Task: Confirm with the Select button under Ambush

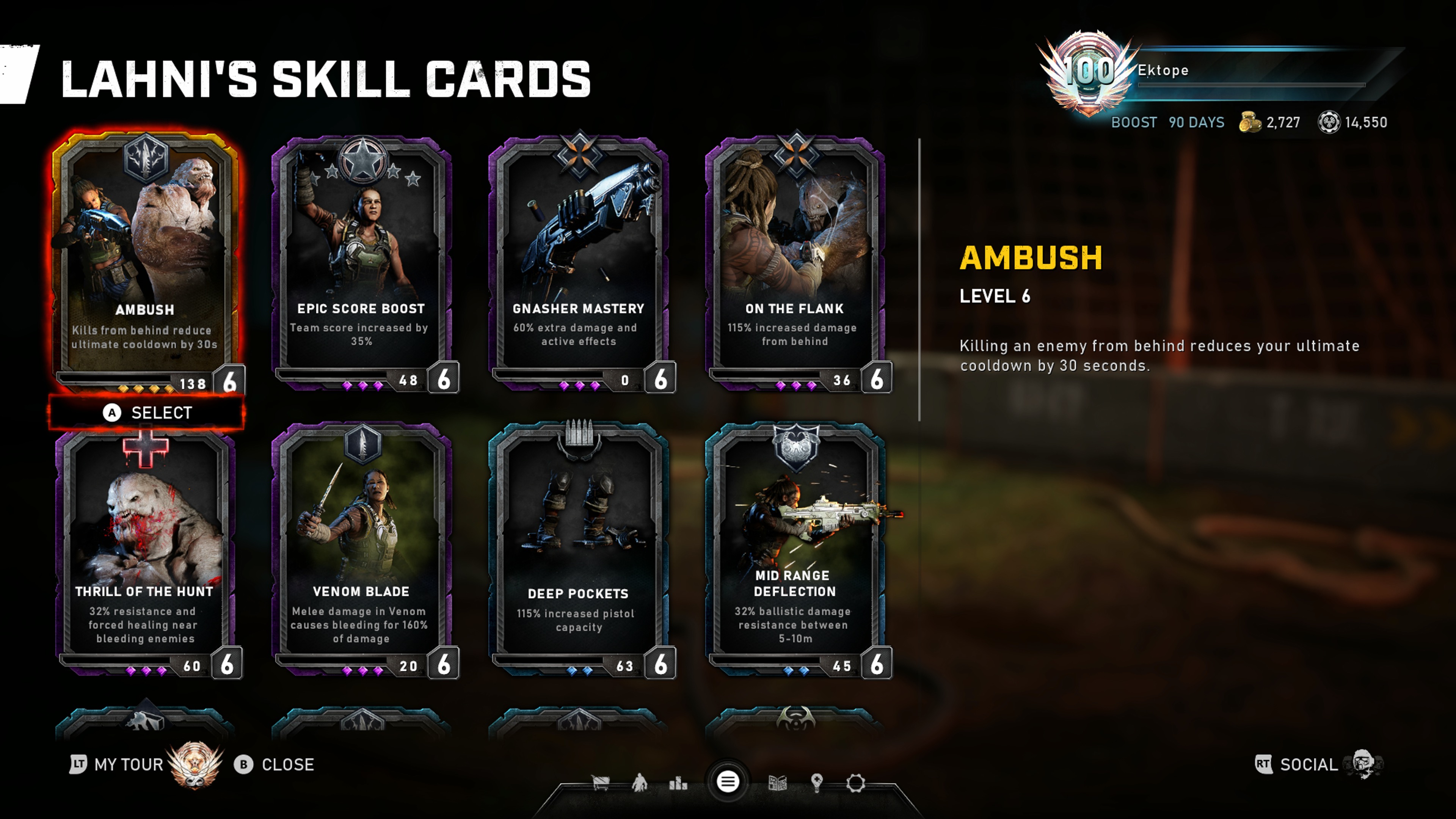Action: (x=147, y=413)
